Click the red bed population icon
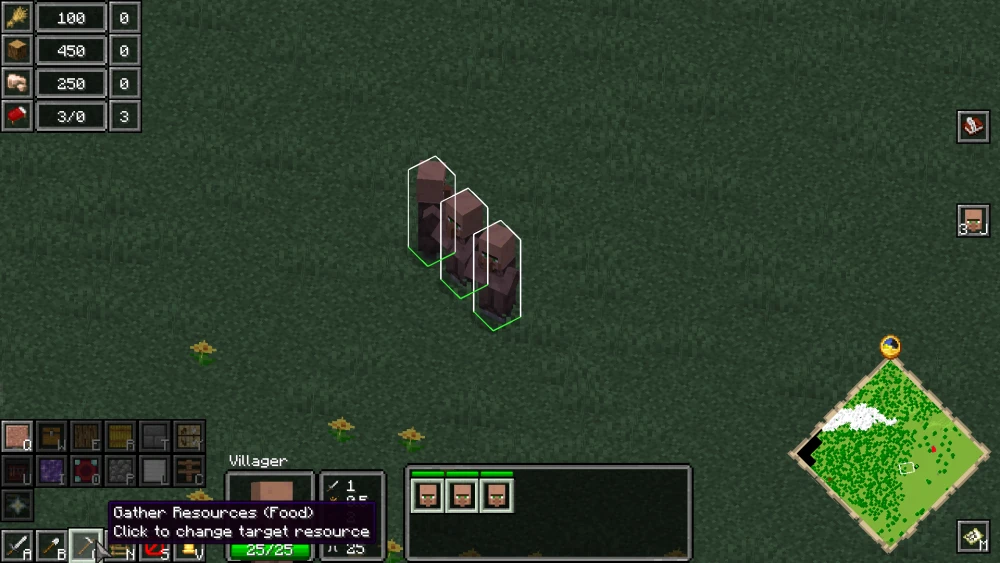1000x563 pixels. 16,116
